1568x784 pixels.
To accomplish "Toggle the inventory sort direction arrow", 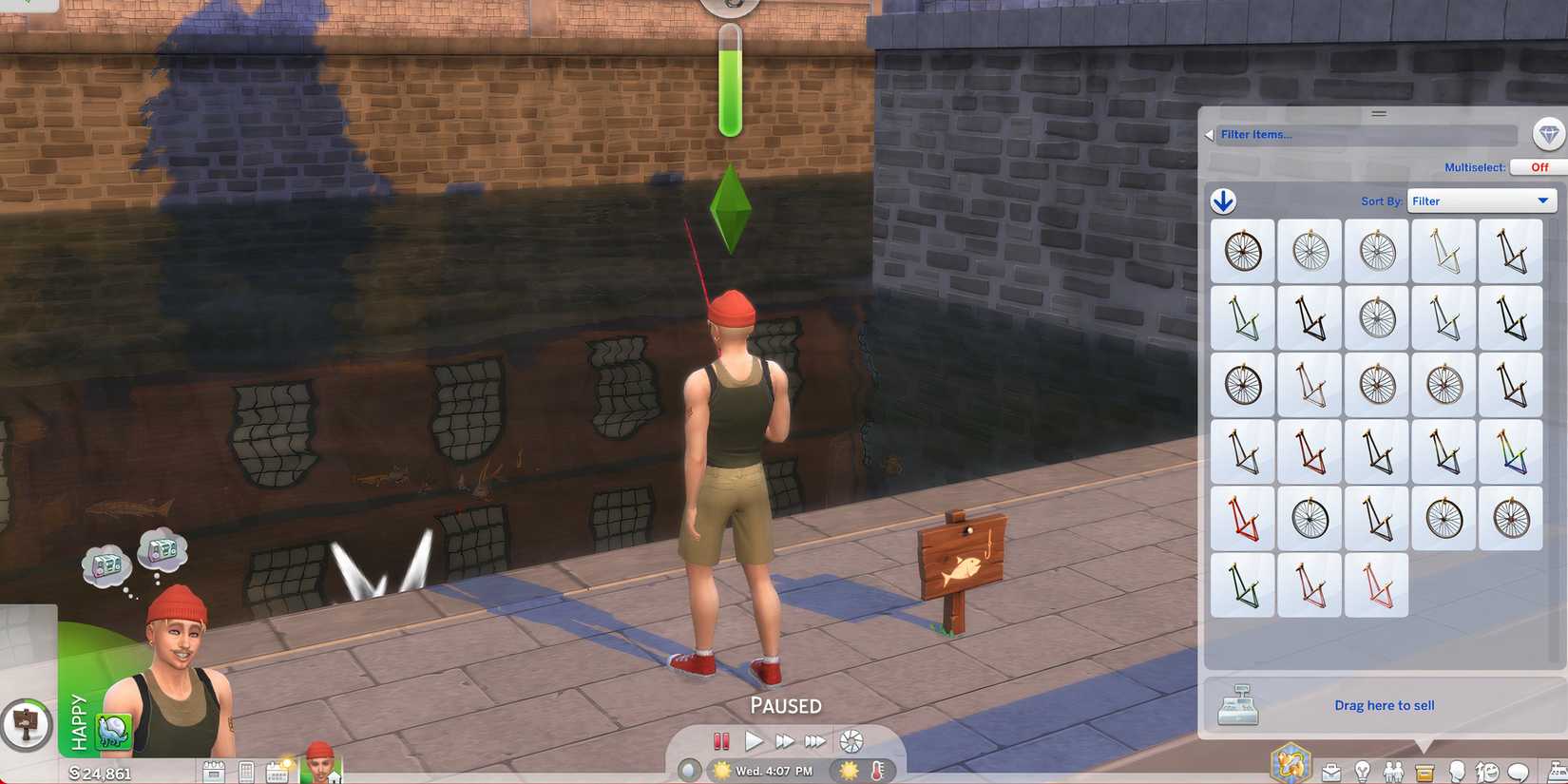I will 1225,201.
